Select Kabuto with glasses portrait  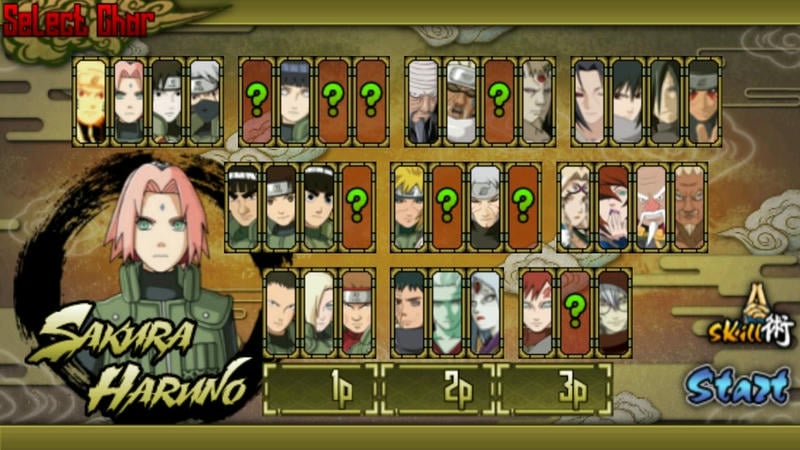613,312
